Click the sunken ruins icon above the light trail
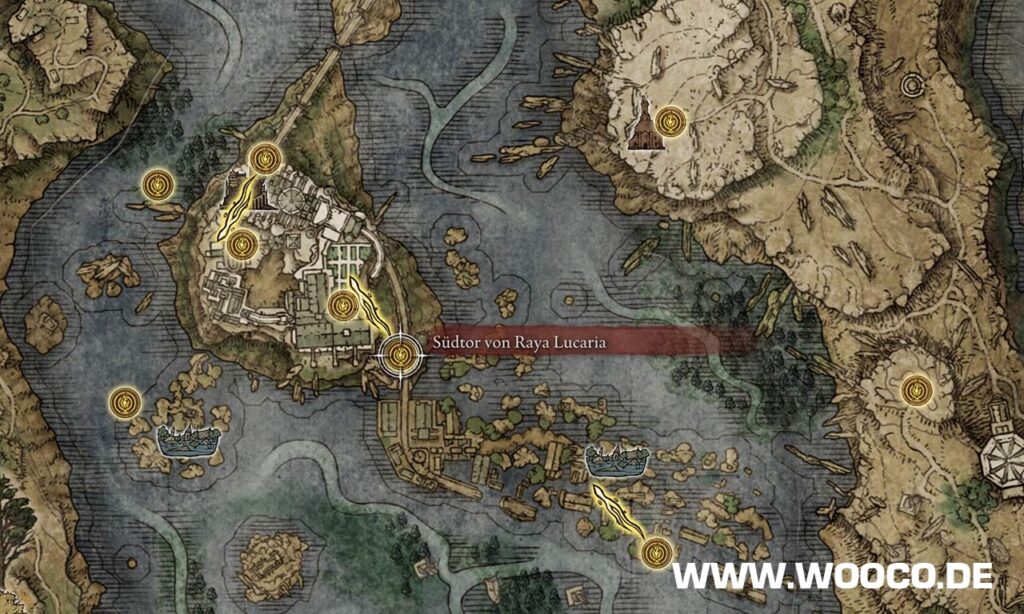 pos(617,460)
